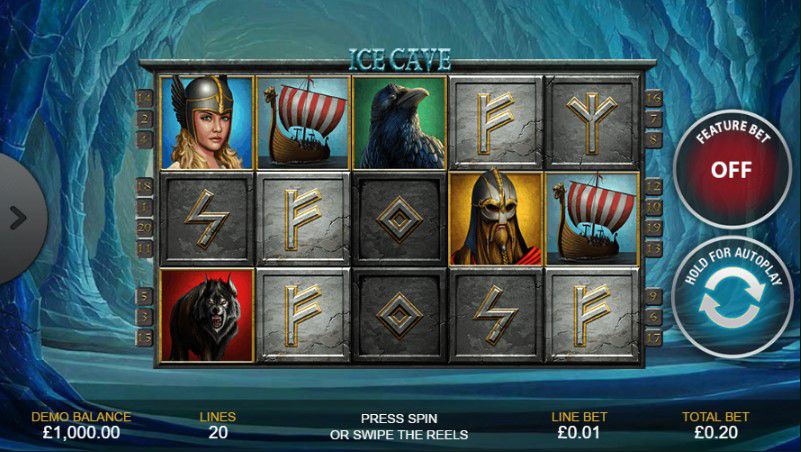The image size is (801, 452).
Task: Show payline number 17
Action: (655, 339)
